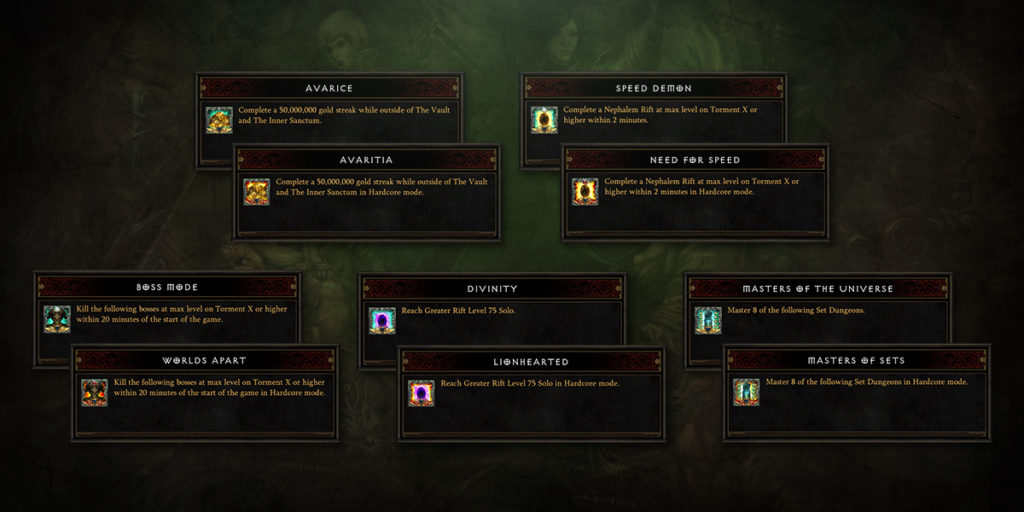The width and height of the screenshot is (1024, 512).
Task: Click the Need for Speed rift icon
Action: 585,191
